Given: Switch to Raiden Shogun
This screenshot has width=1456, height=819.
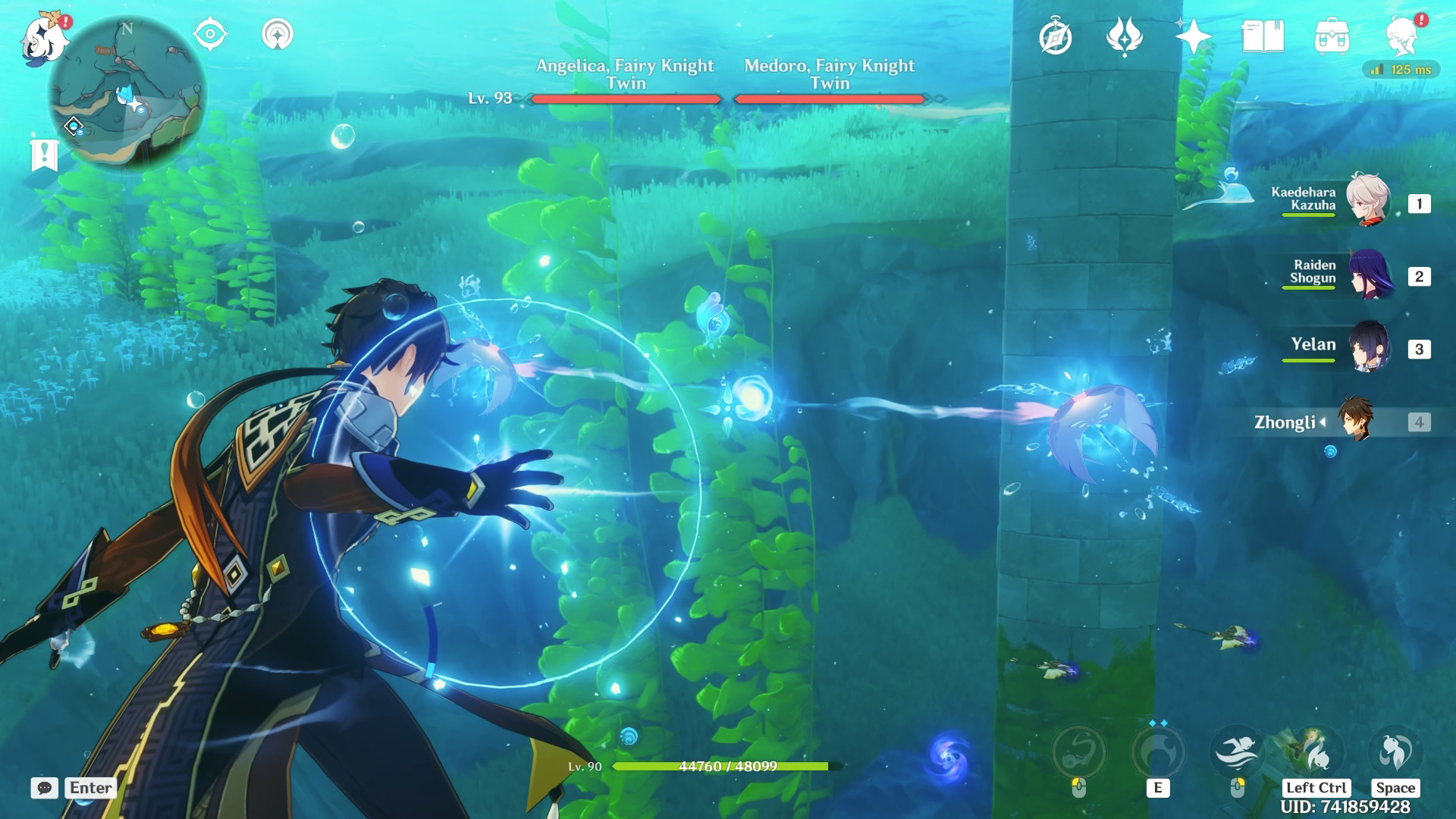Looking at the screenshot, I should pyautogui.click(x=1368, y=273).
